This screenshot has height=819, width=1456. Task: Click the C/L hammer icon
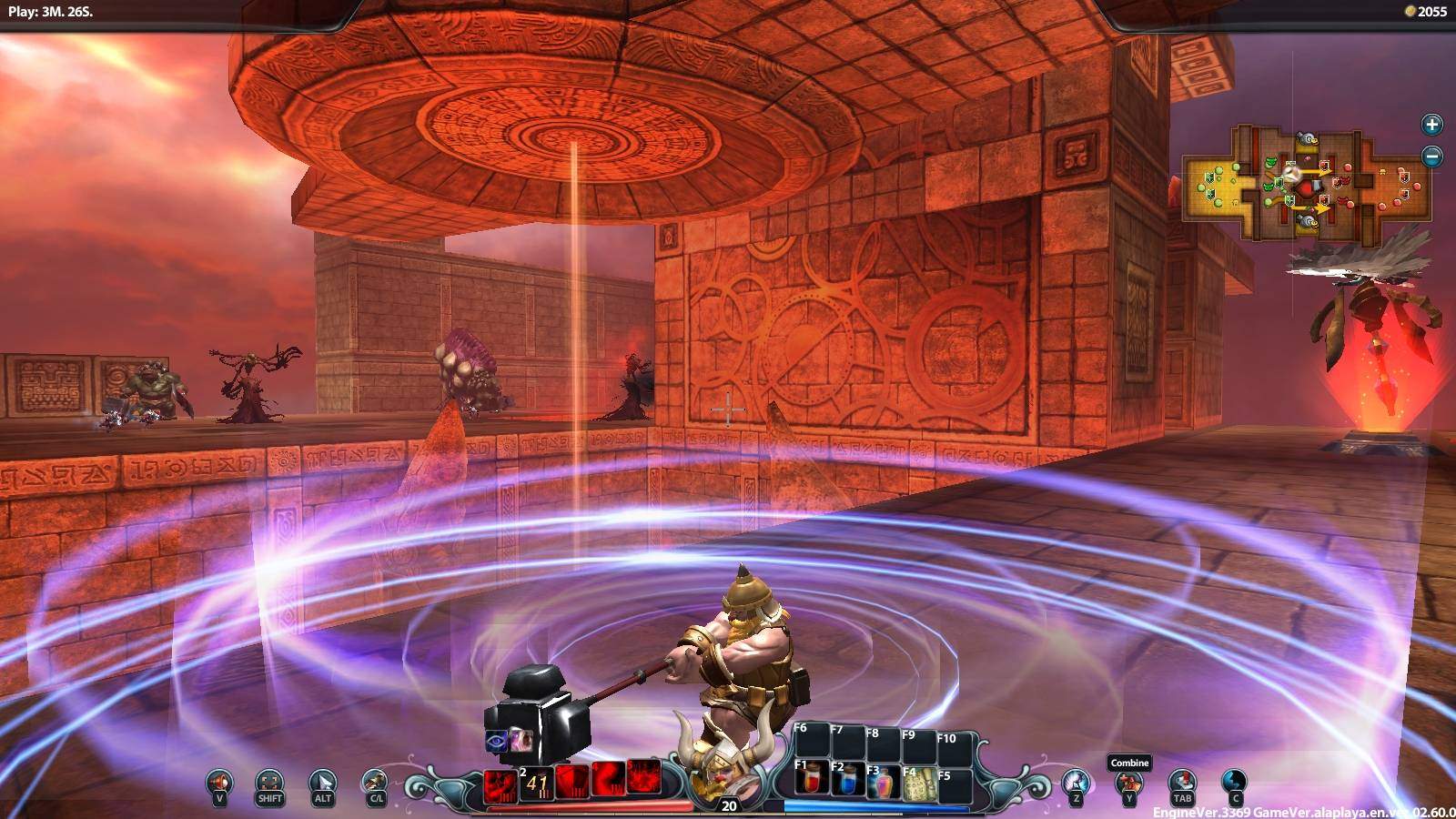tap(374, 782)
